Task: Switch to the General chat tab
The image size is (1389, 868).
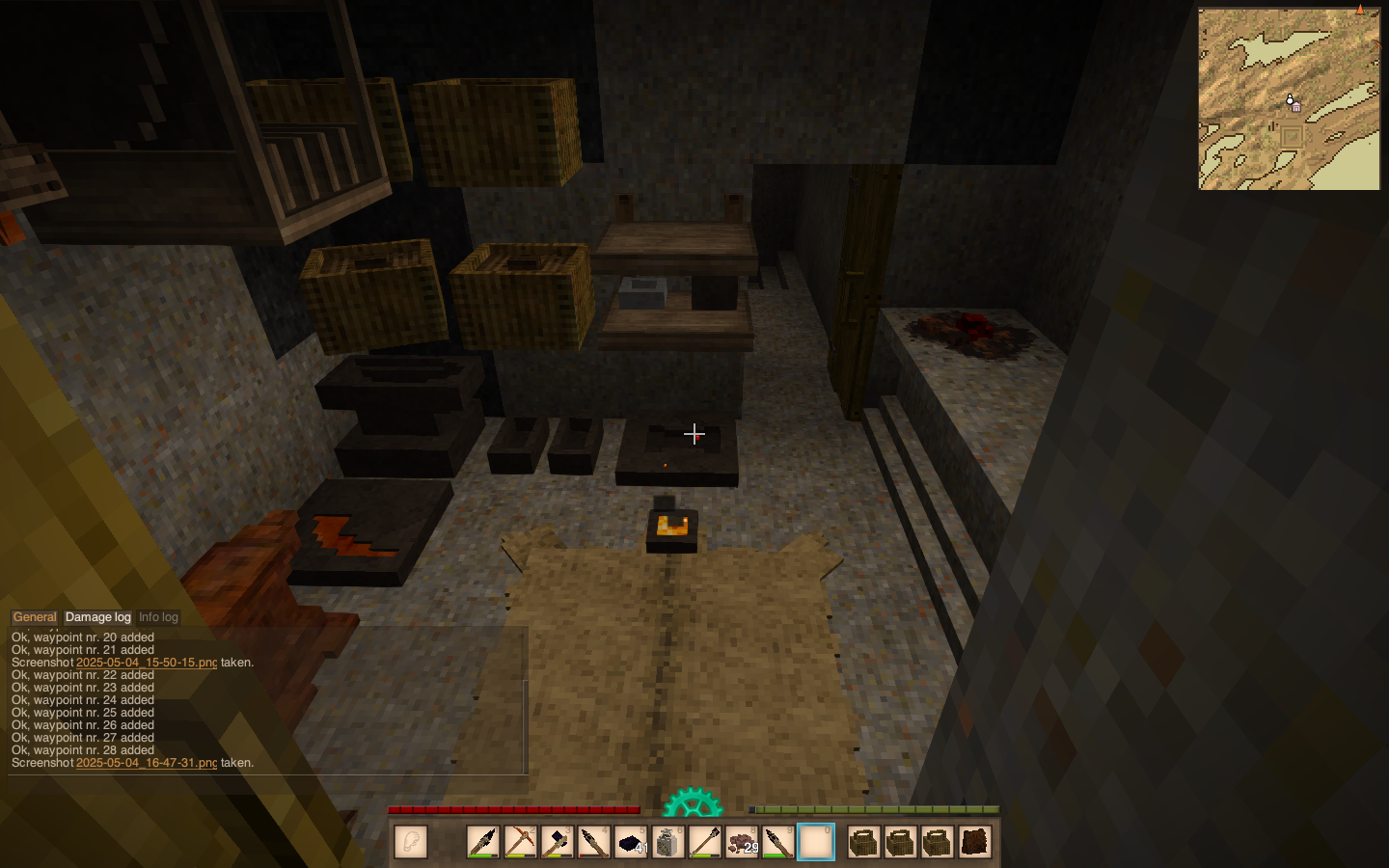Action: [x=35, y=617]
